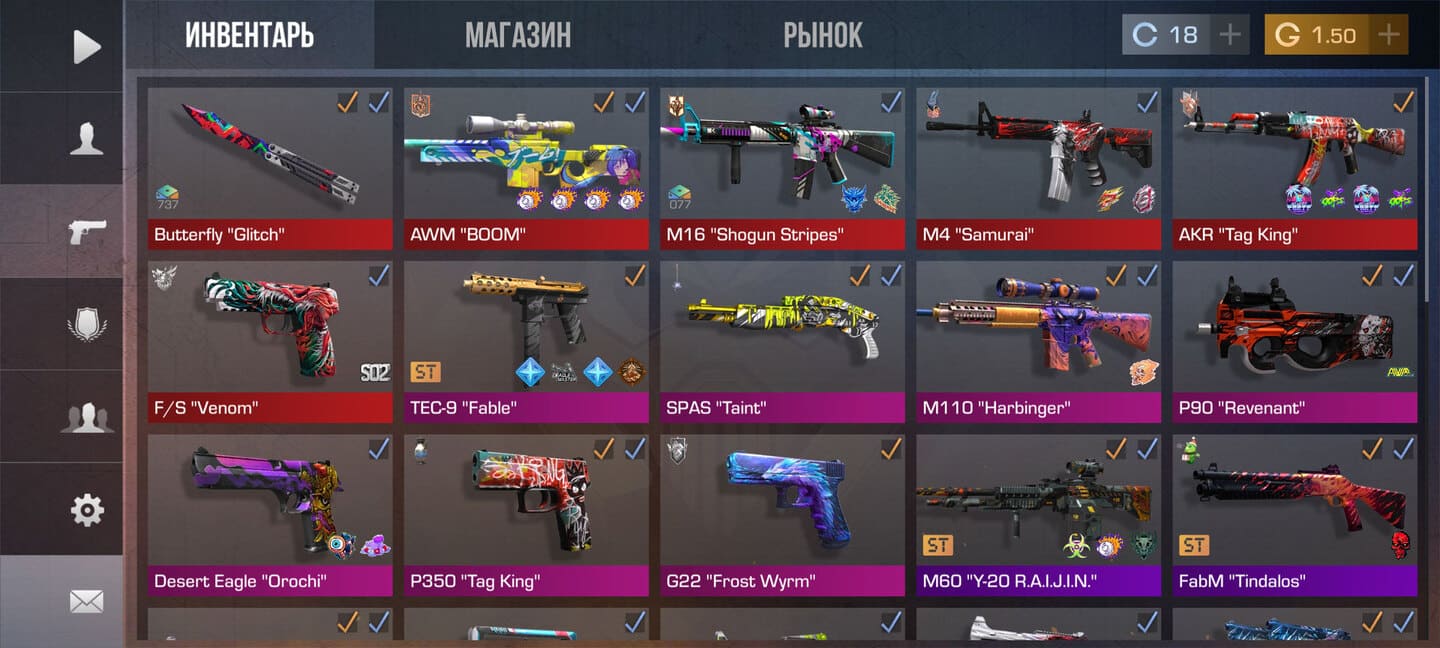Open the player profile icon
Image resolution: width=1440 pixels, height=648 pixels.
(87, 139)
